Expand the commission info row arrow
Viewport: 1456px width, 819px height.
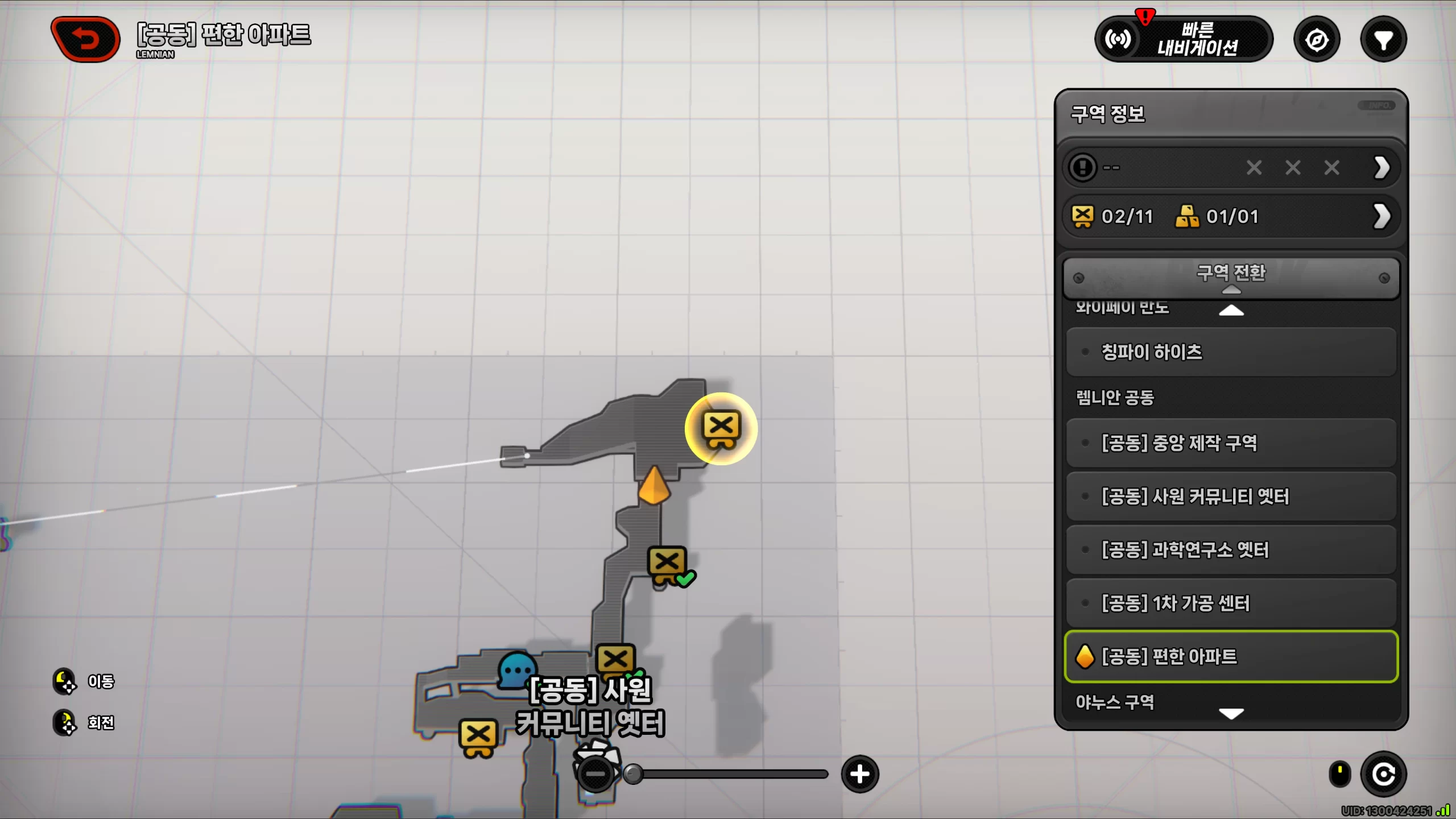click(x=1381, y=168)
